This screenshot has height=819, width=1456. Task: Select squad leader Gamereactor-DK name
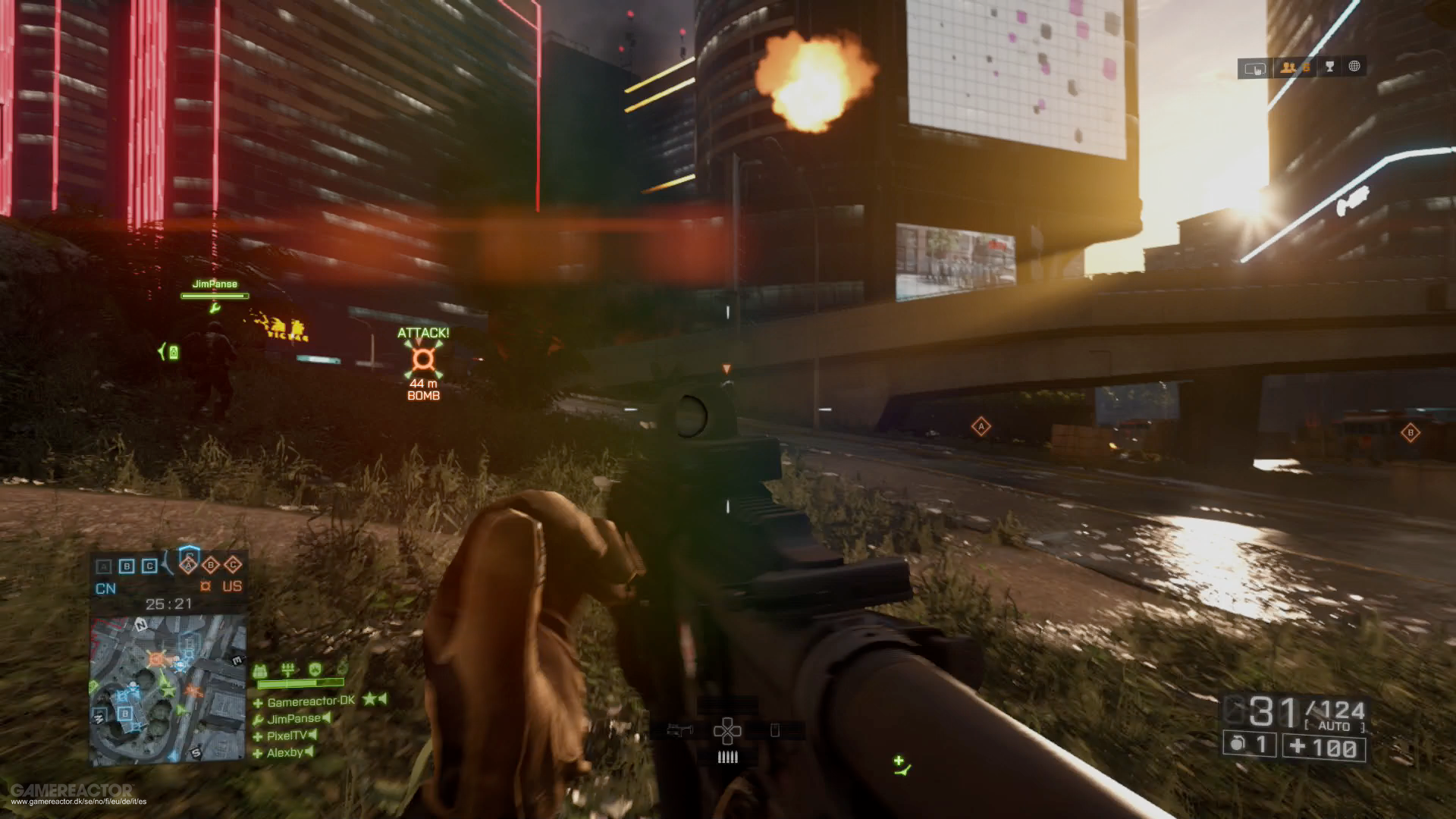pyautogui.click(x=310, y=701)
